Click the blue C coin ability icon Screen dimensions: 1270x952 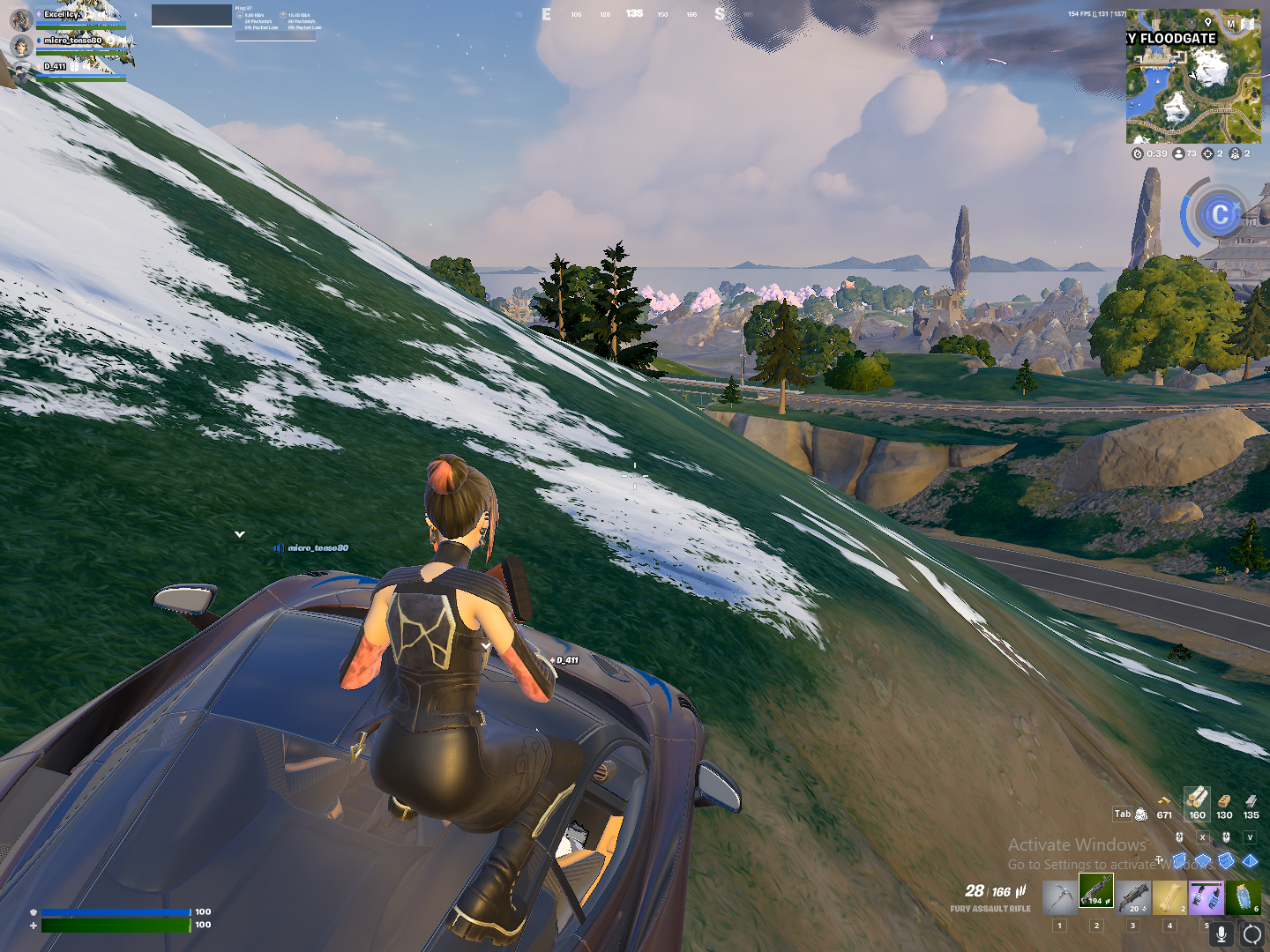(1220, 214)
